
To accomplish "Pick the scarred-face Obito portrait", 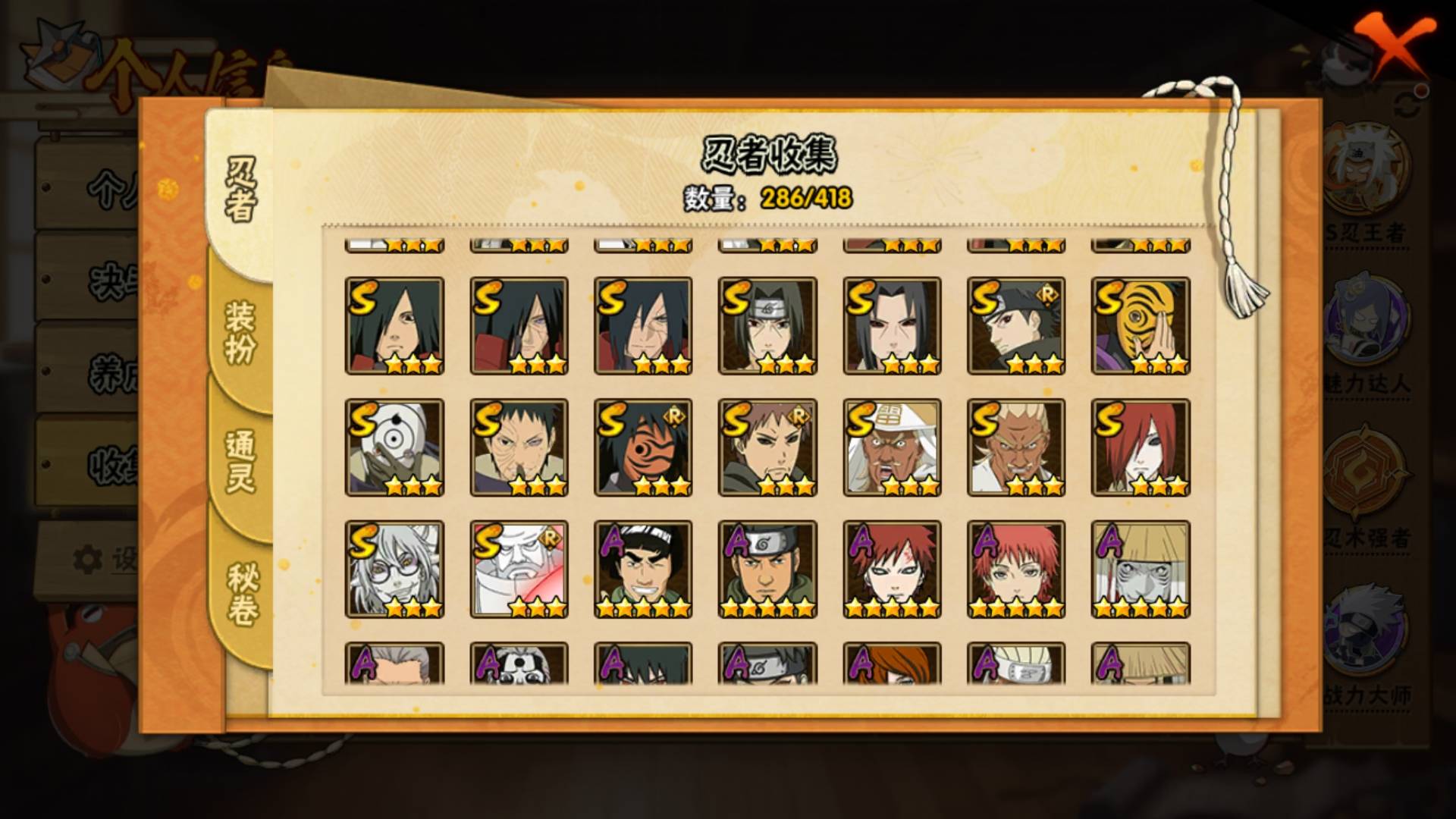I will click(x=519, y=447).
